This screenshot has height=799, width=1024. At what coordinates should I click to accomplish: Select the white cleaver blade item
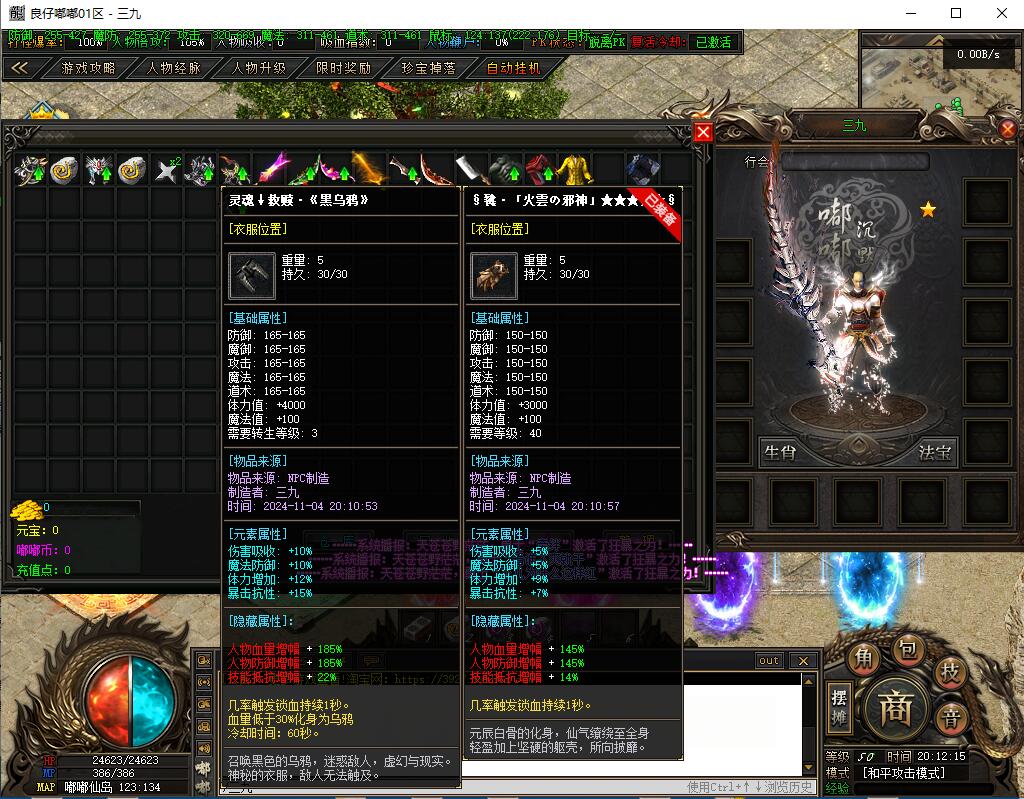(471, 170)
